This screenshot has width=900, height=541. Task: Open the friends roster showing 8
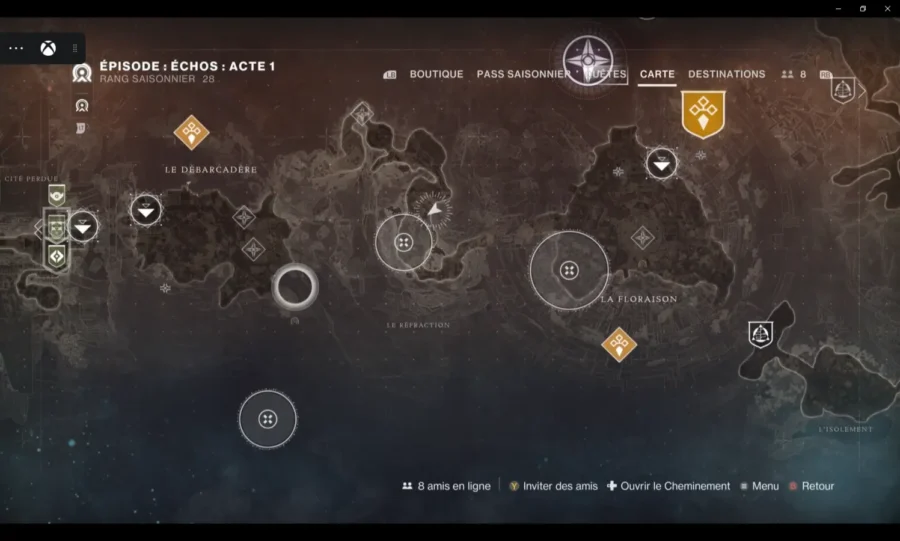coord(794,74)
